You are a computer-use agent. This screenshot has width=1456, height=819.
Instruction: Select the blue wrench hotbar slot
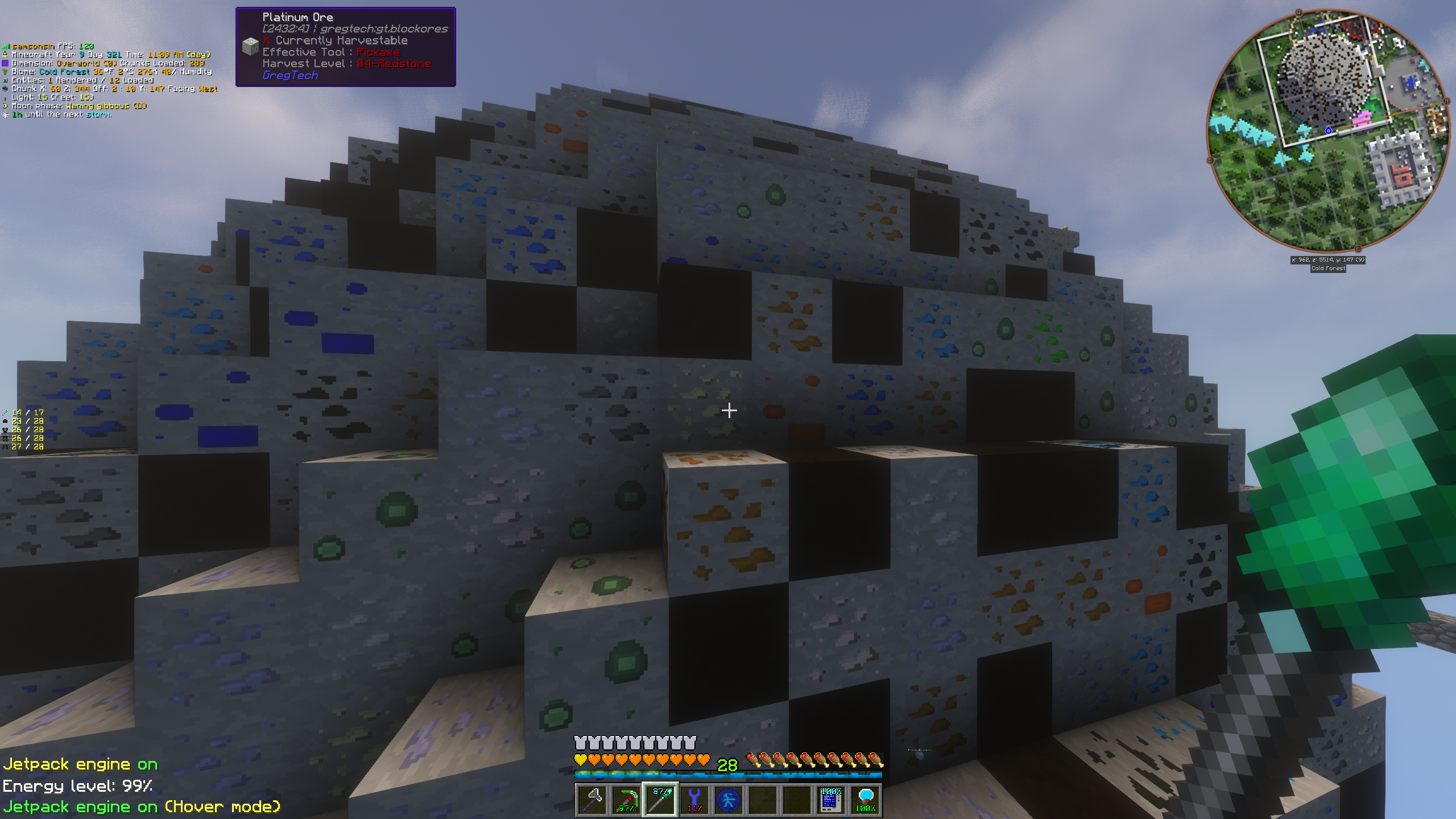click(694, 800)
